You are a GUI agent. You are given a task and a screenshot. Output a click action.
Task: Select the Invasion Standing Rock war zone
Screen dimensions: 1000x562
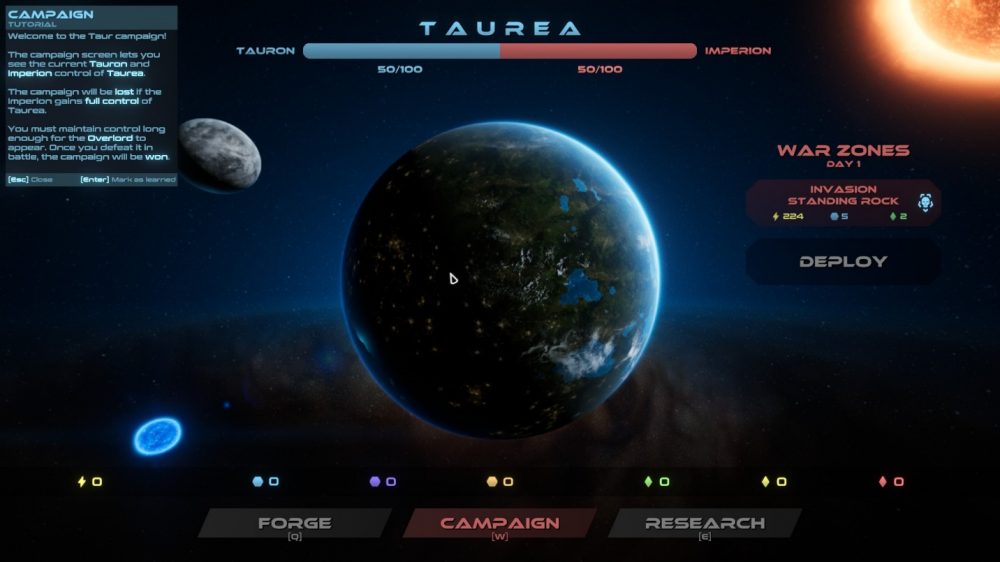(843, 202)
